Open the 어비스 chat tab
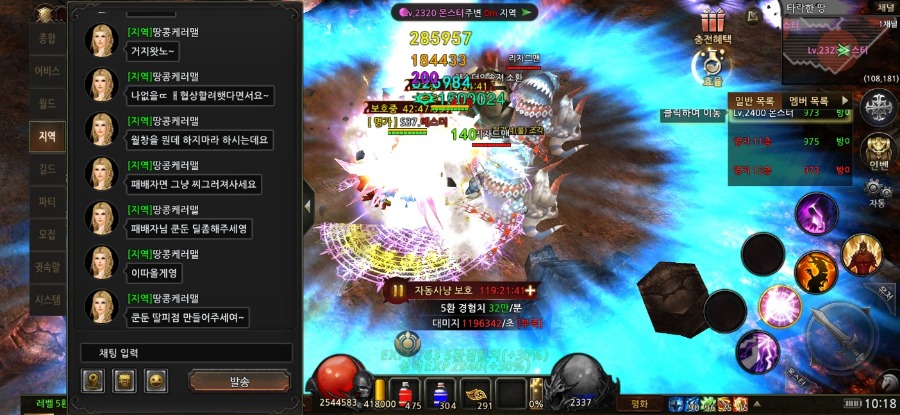This screenshot has width=900, height=415. pyautogui.click(x=47, y=71)
